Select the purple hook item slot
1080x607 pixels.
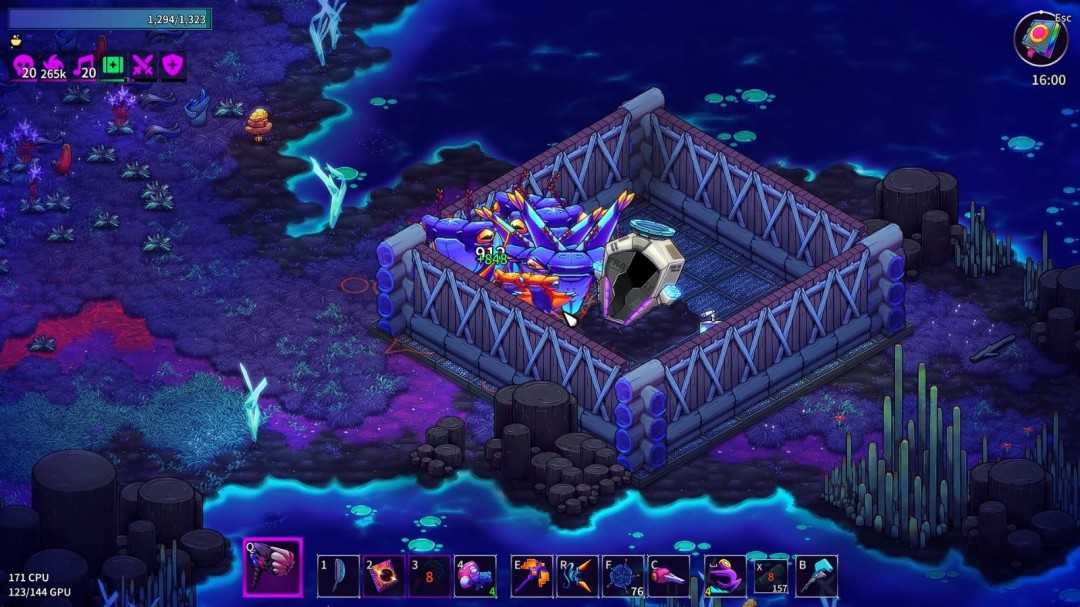(725, 576)
